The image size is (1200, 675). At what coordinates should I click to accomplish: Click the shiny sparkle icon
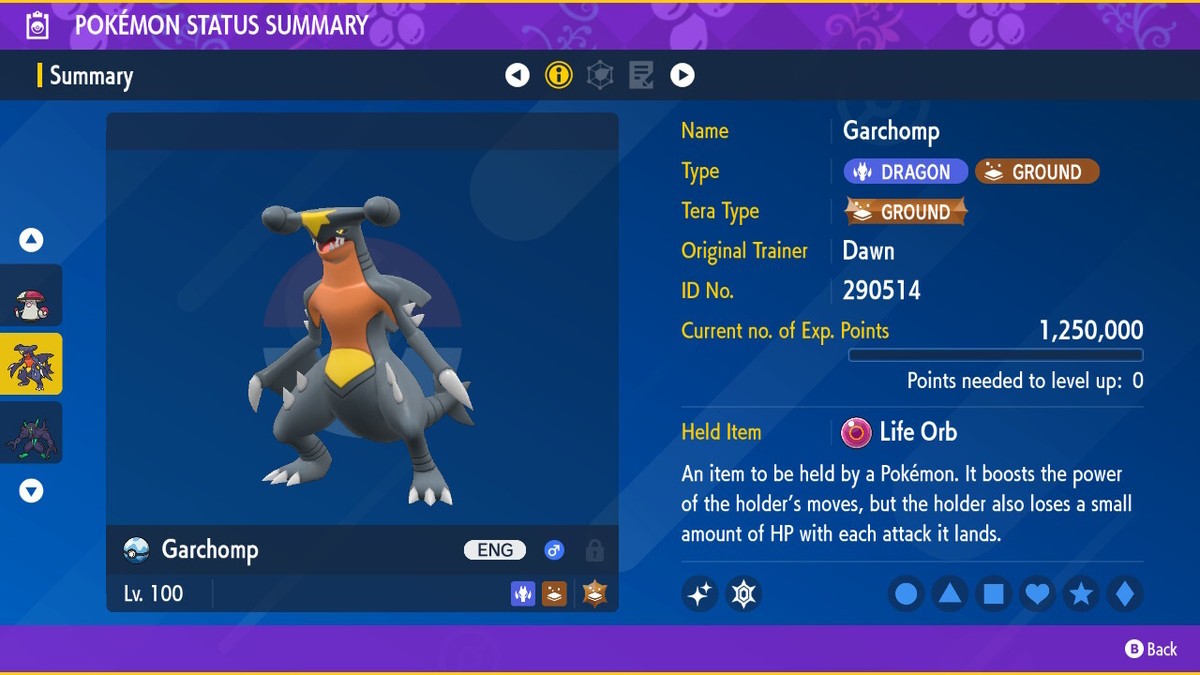coord(700,594)
